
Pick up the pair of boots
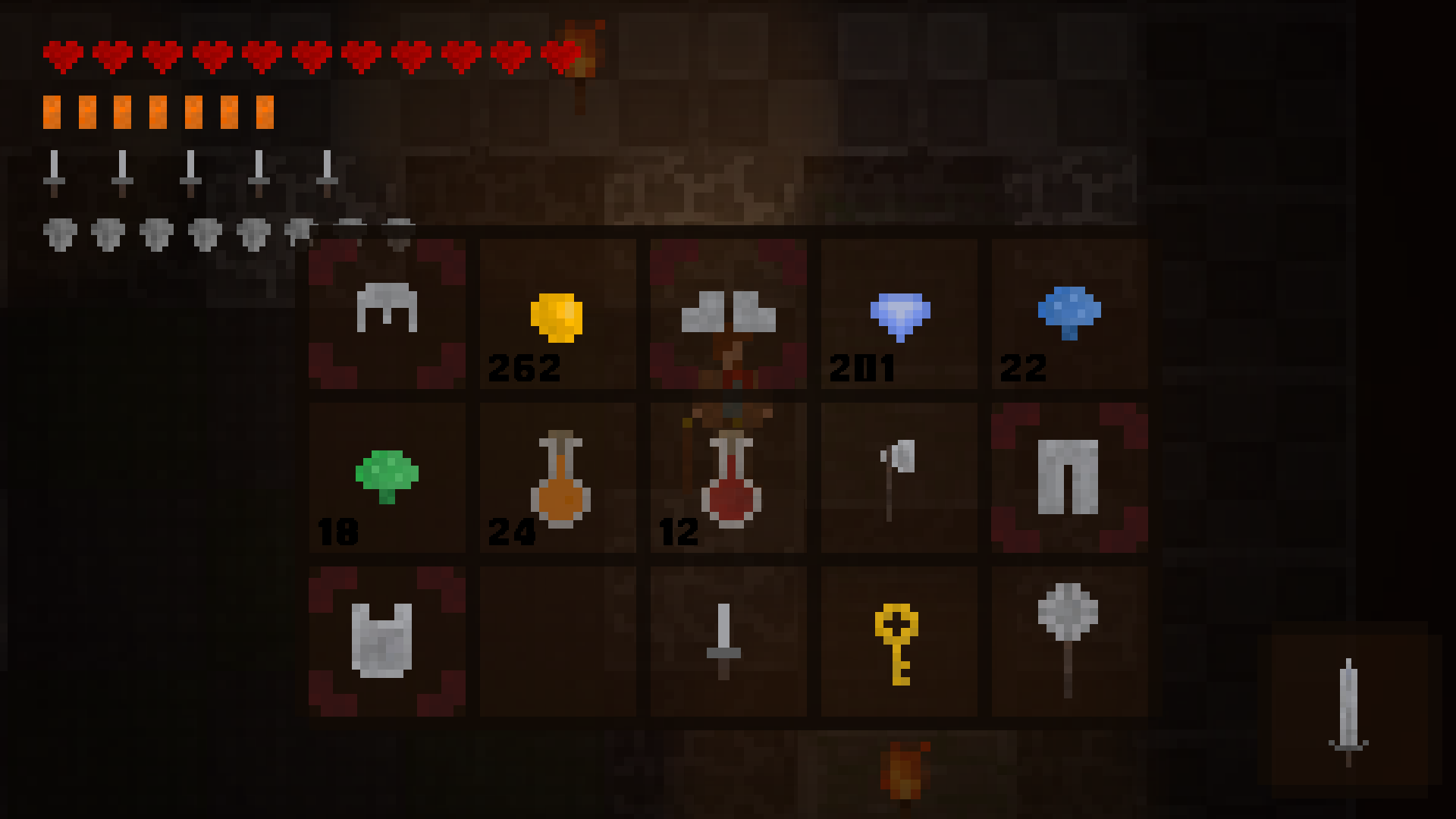tap(727, 312)
